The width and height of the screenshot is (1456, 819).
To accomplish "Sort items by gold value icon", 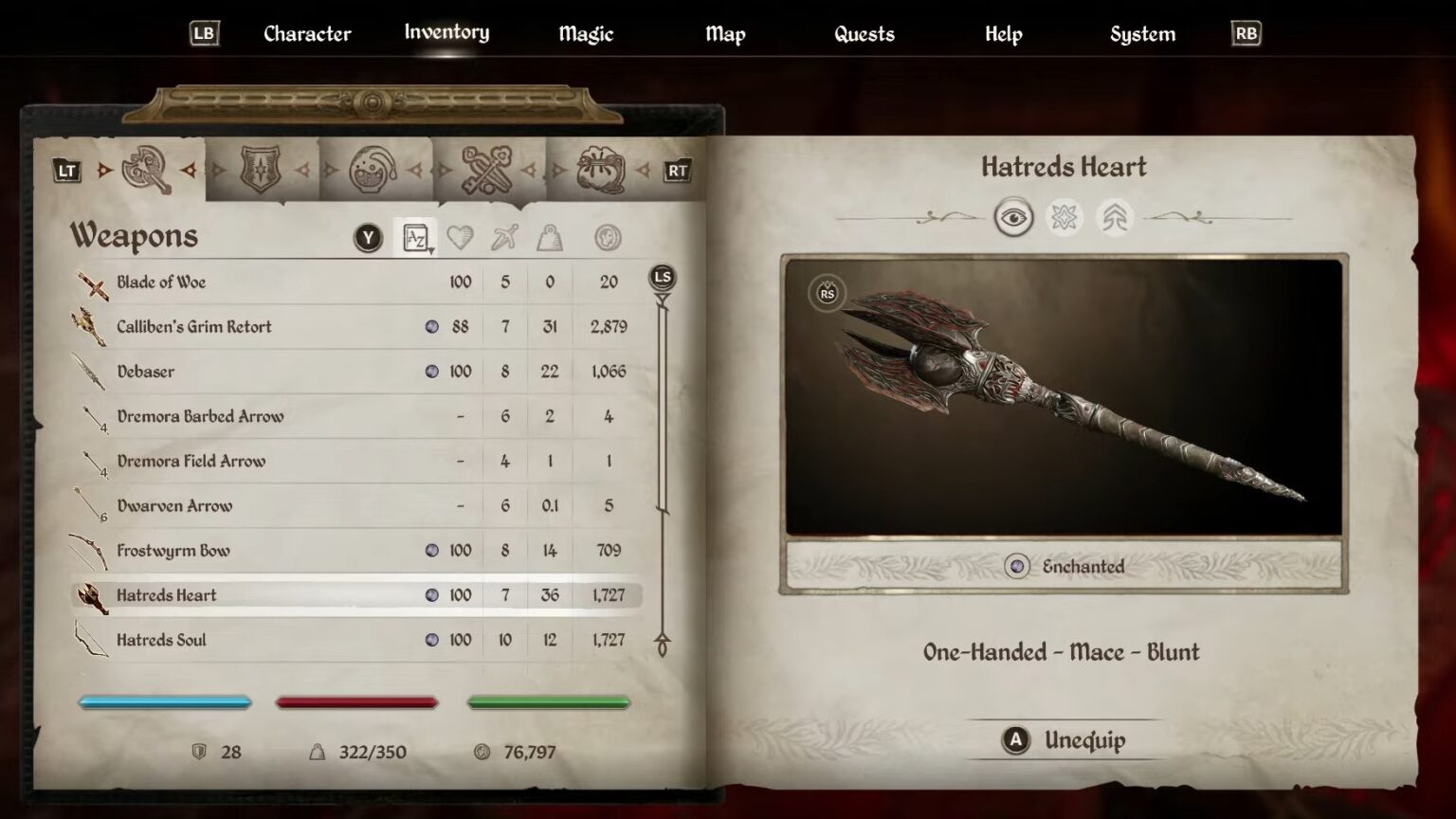I will click(607, 238).
